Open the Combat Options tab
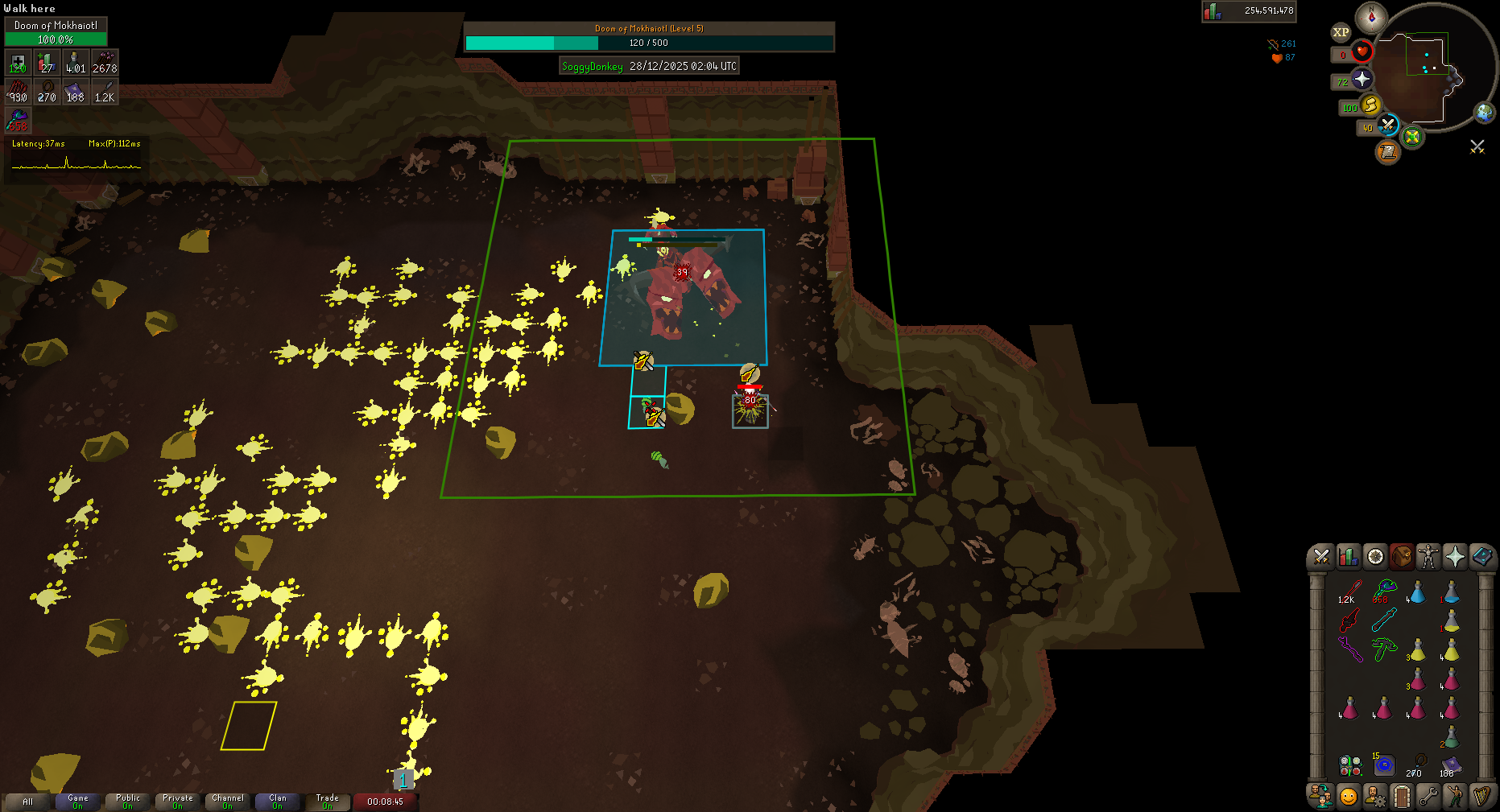 click(1321, 556)
